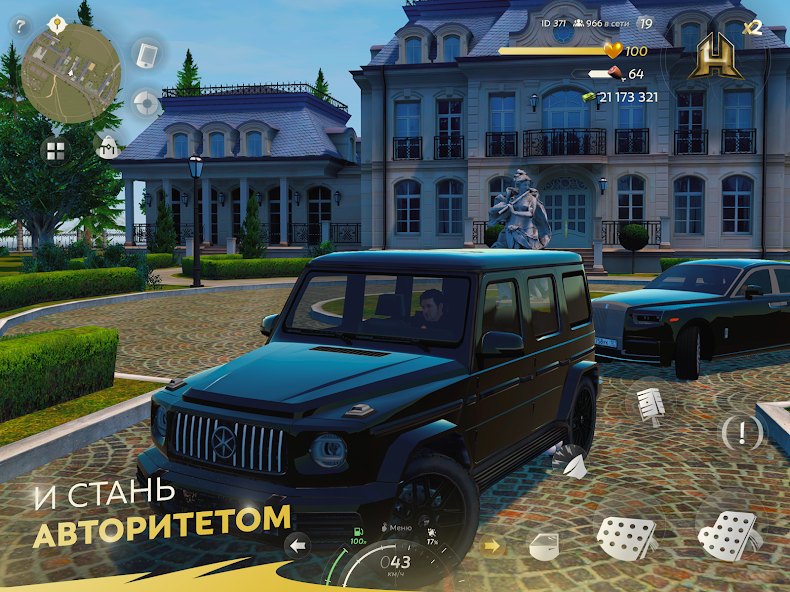Open the smartphone icon

(147, 54)
